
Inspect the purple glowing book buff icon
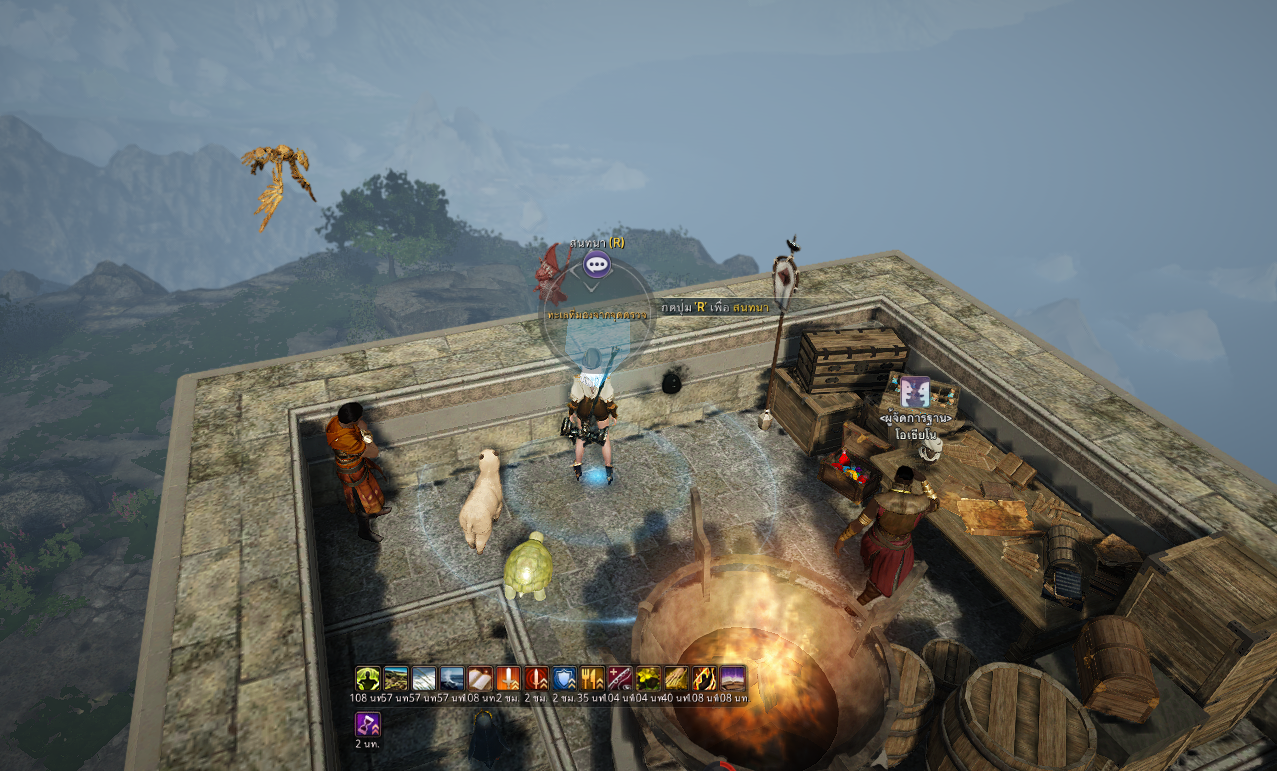pos(732,679)
